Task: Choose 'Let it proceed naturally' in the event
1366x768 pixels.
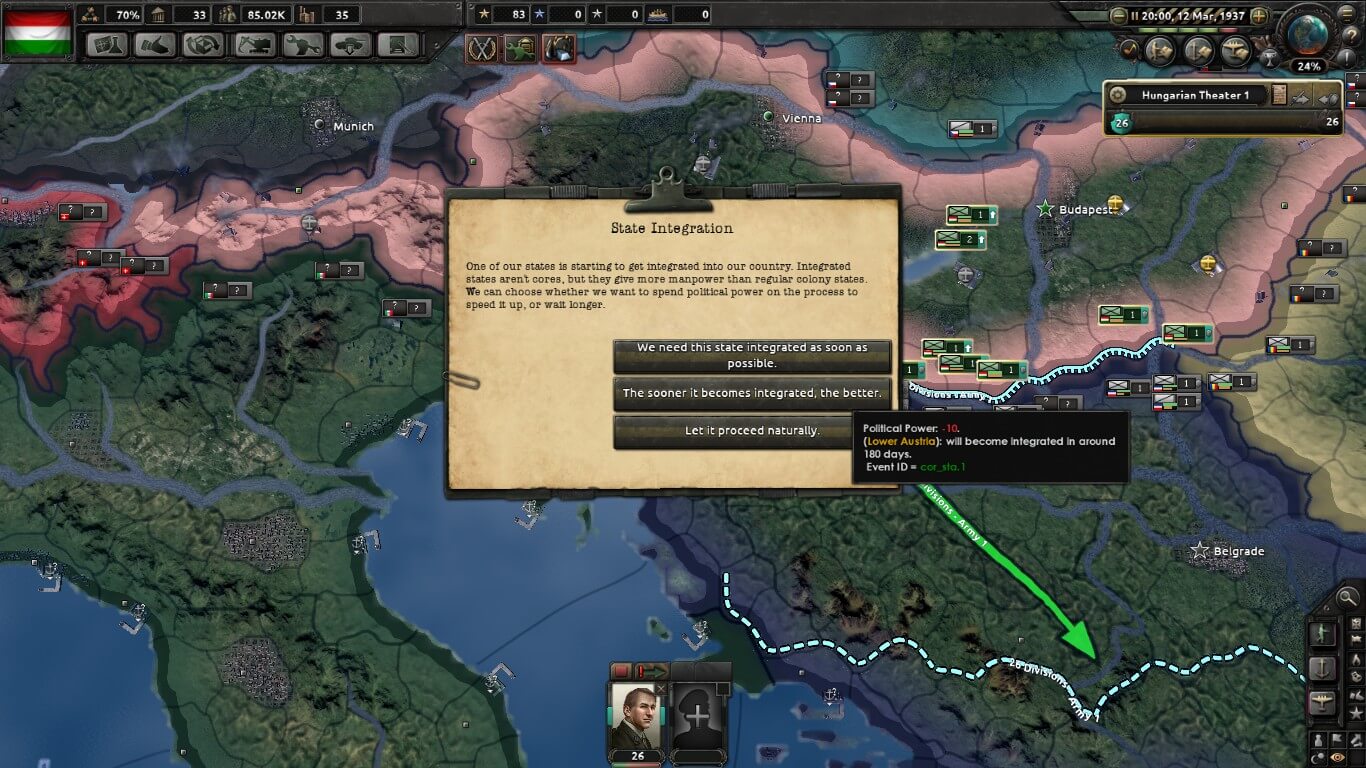Action: click(x=753, y=430)
